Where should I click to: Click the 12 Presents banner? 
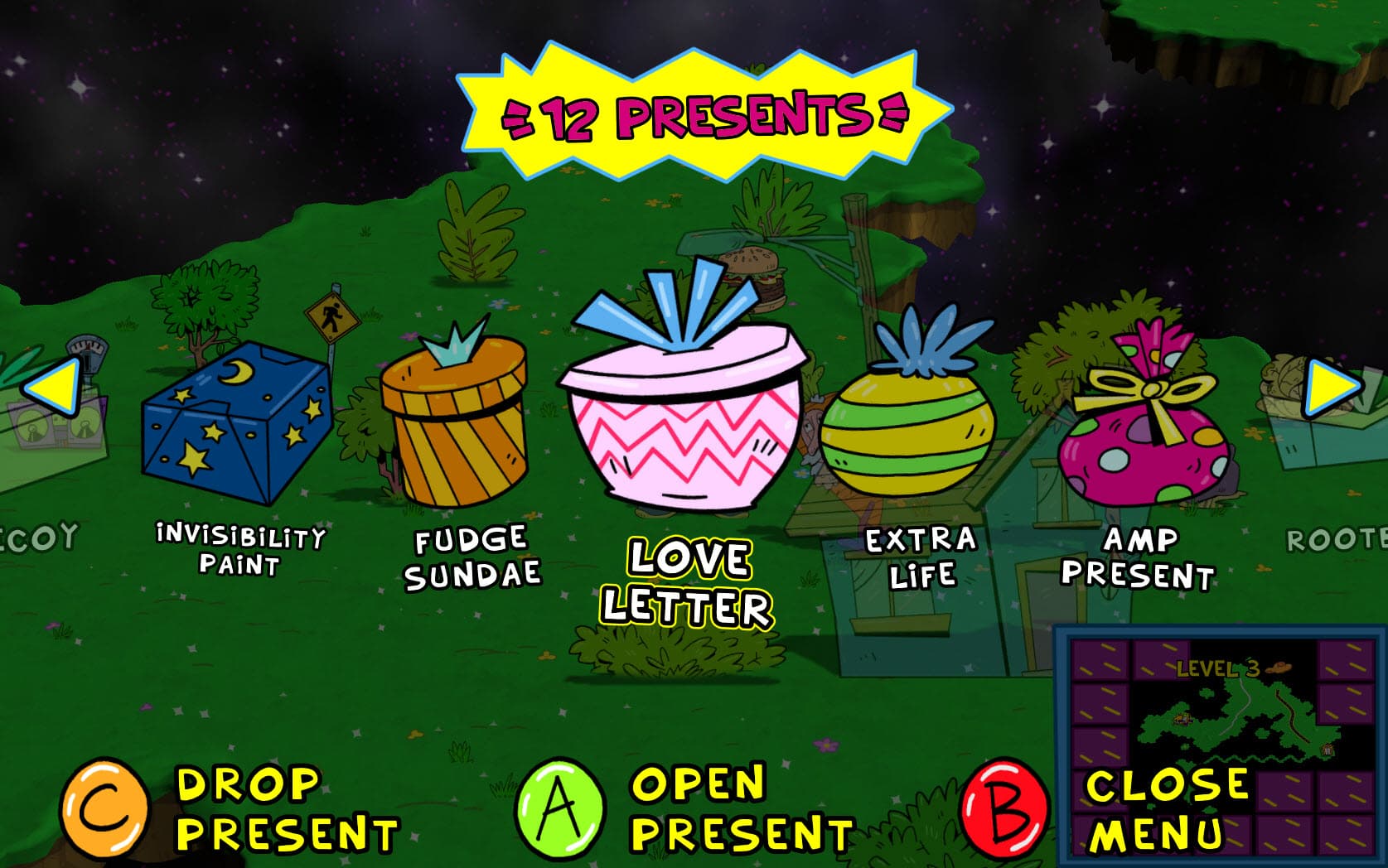[x=704, y=108]
